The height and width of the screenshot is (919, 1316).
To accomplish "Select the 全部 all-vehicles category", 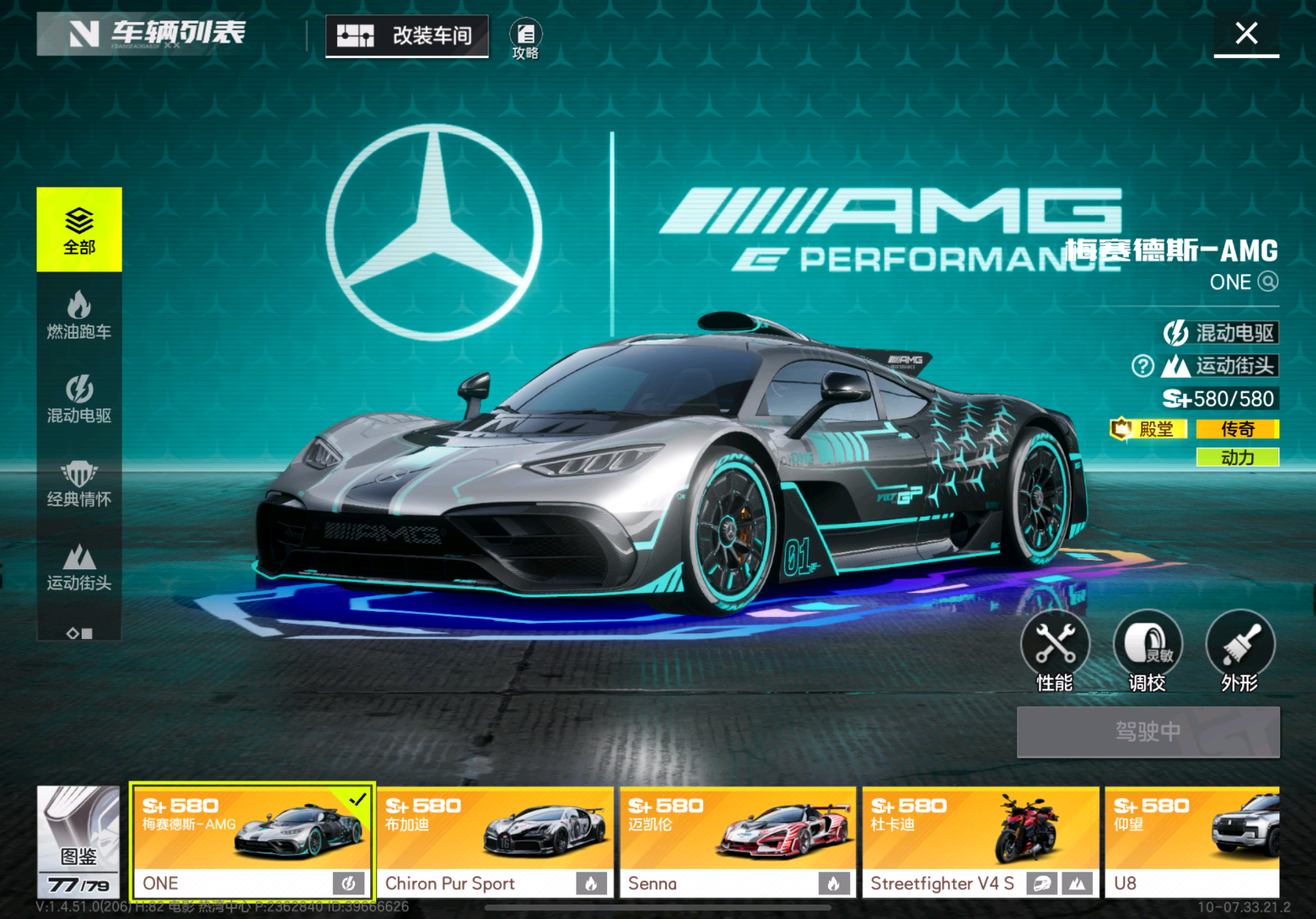I will pyautogui.click(x=79, y=230).
